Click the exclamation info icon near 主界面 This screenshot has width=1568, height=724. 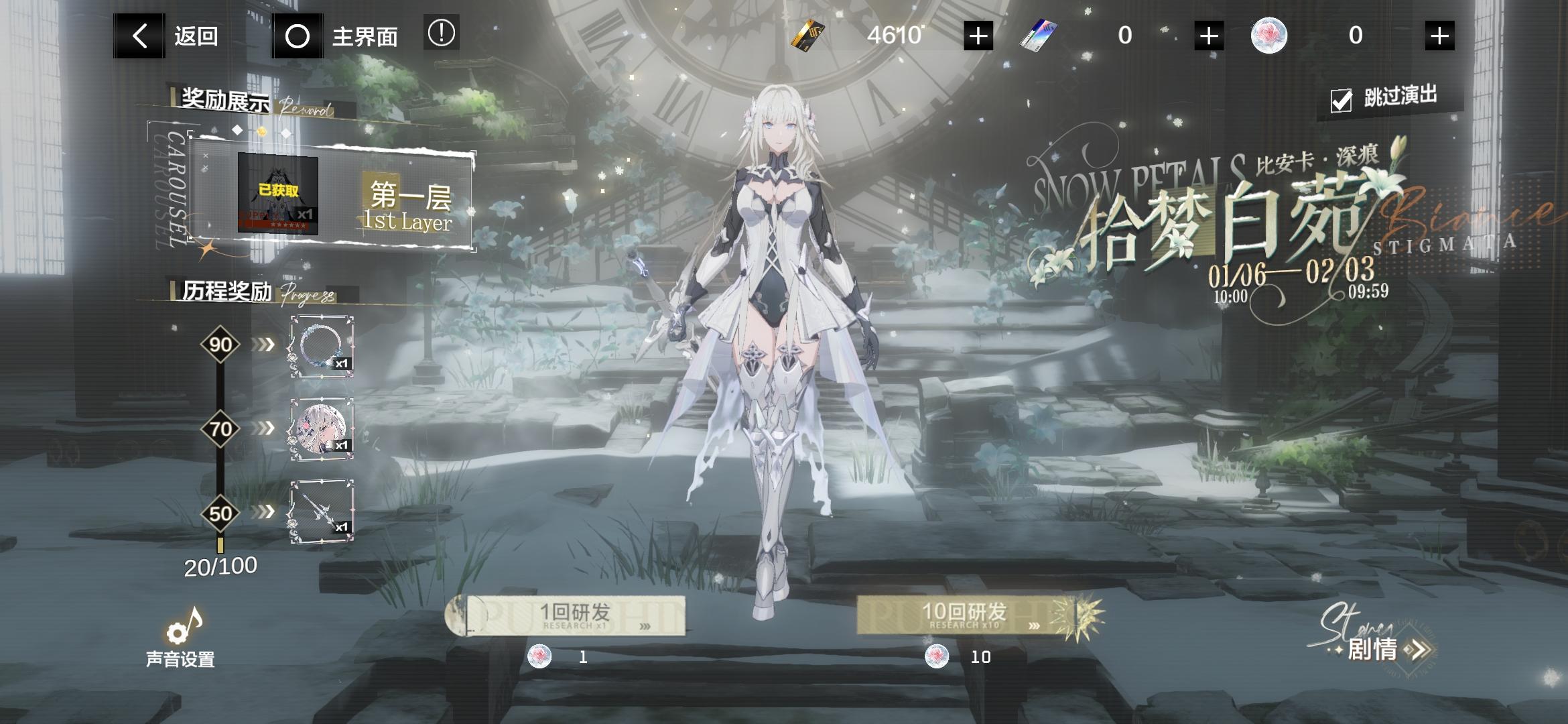coord(440,36)
